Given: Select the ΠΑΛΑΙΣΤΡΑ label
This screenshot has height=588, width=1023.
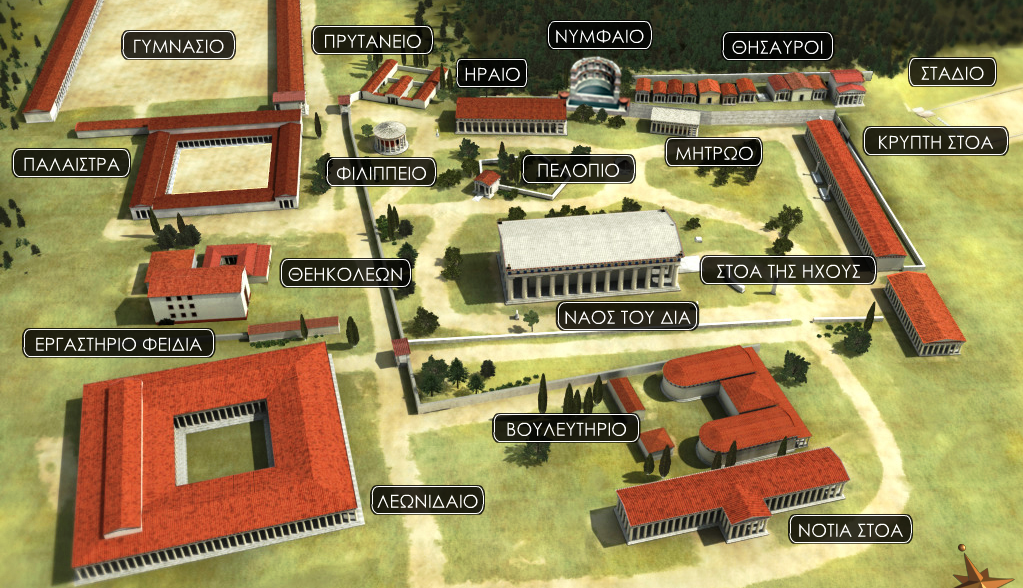Looking at the screenshot, I should click(x=69, y=163).
